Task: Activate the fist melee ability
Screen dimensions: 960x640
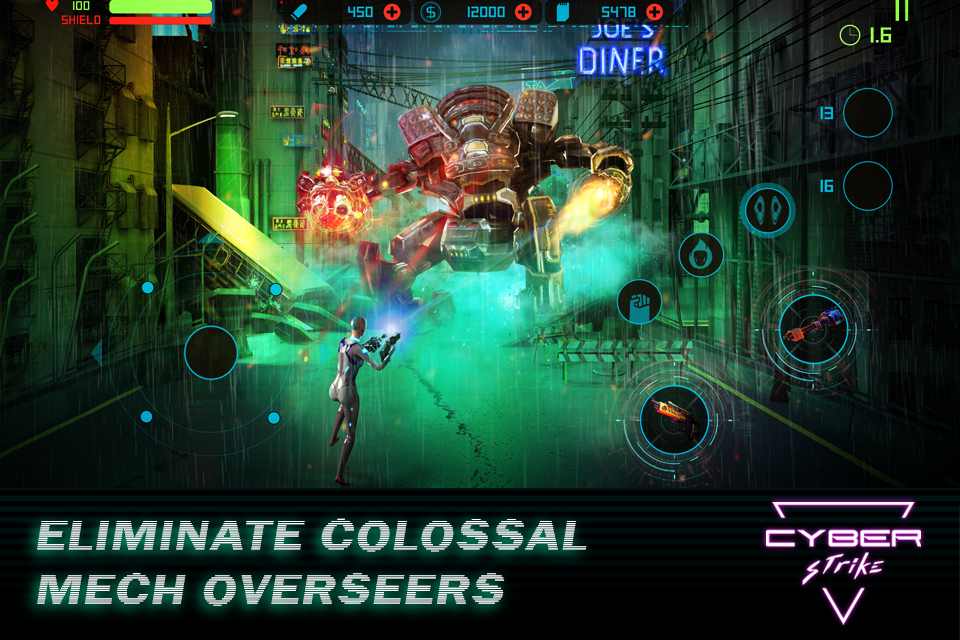Action: (639, 301)
